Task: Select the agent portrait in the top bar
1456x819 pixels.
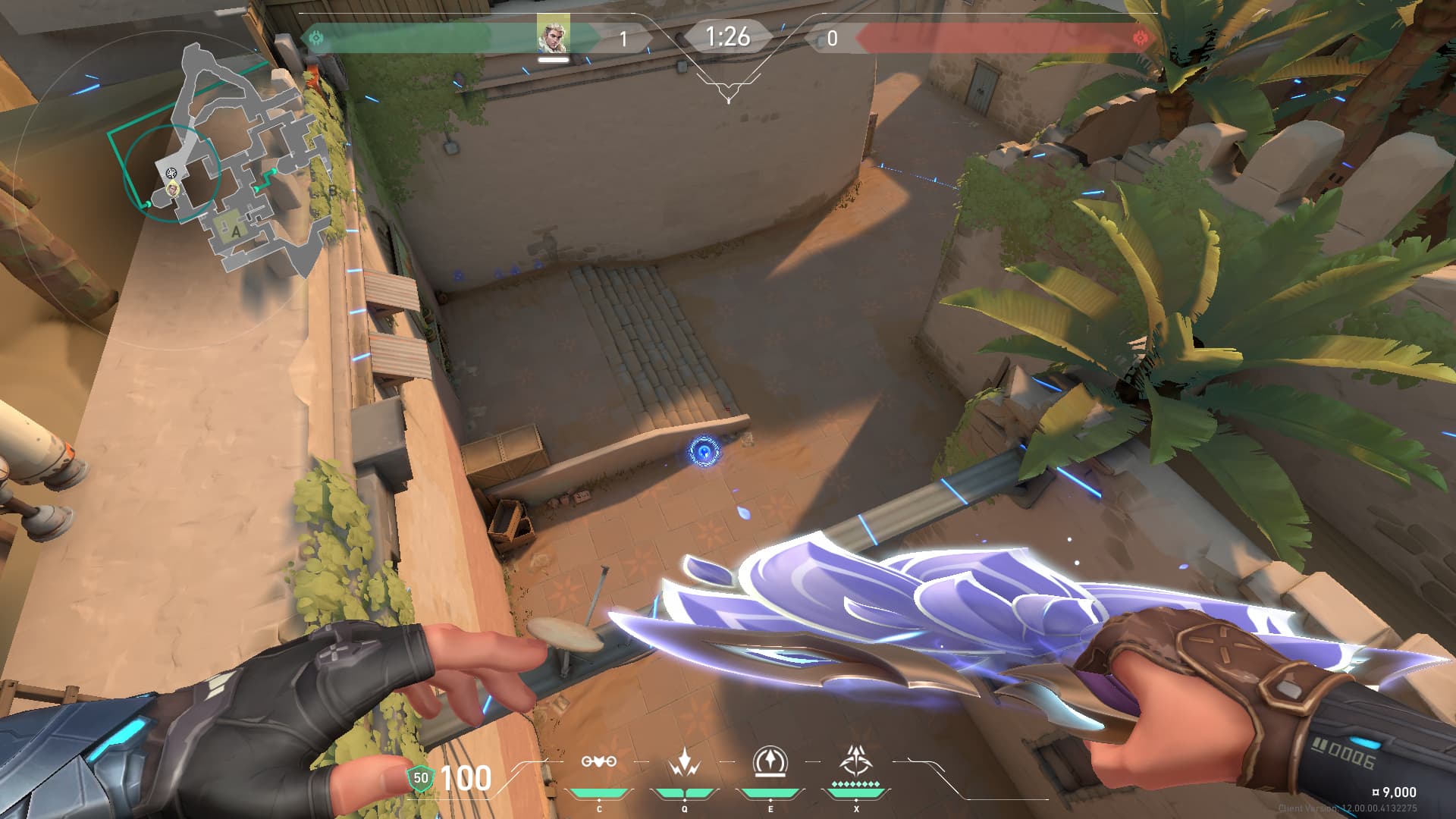Action: pyautogui.click(x=553, y=36)
